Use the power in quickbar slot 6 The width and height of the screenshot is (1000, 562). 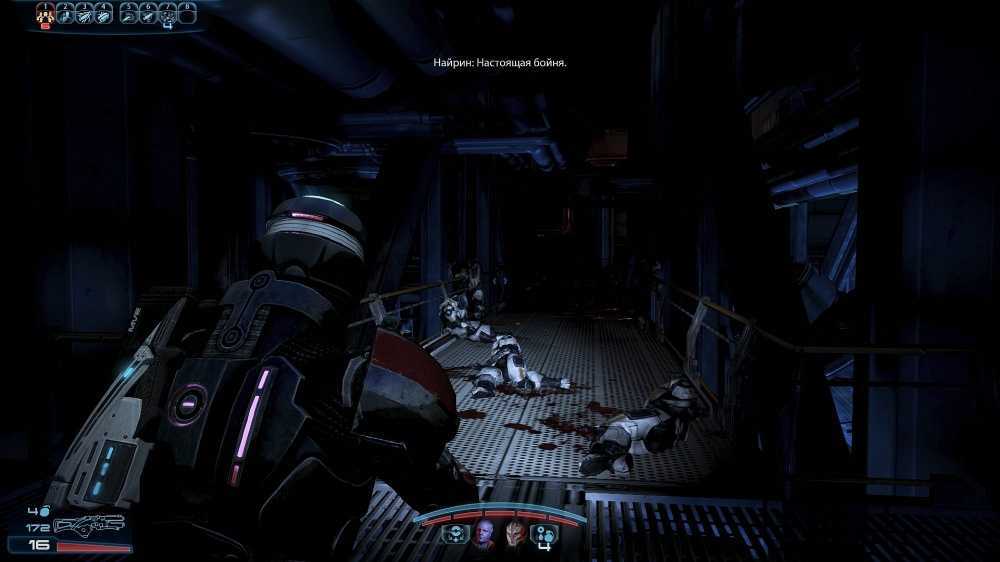coord(146,13)
